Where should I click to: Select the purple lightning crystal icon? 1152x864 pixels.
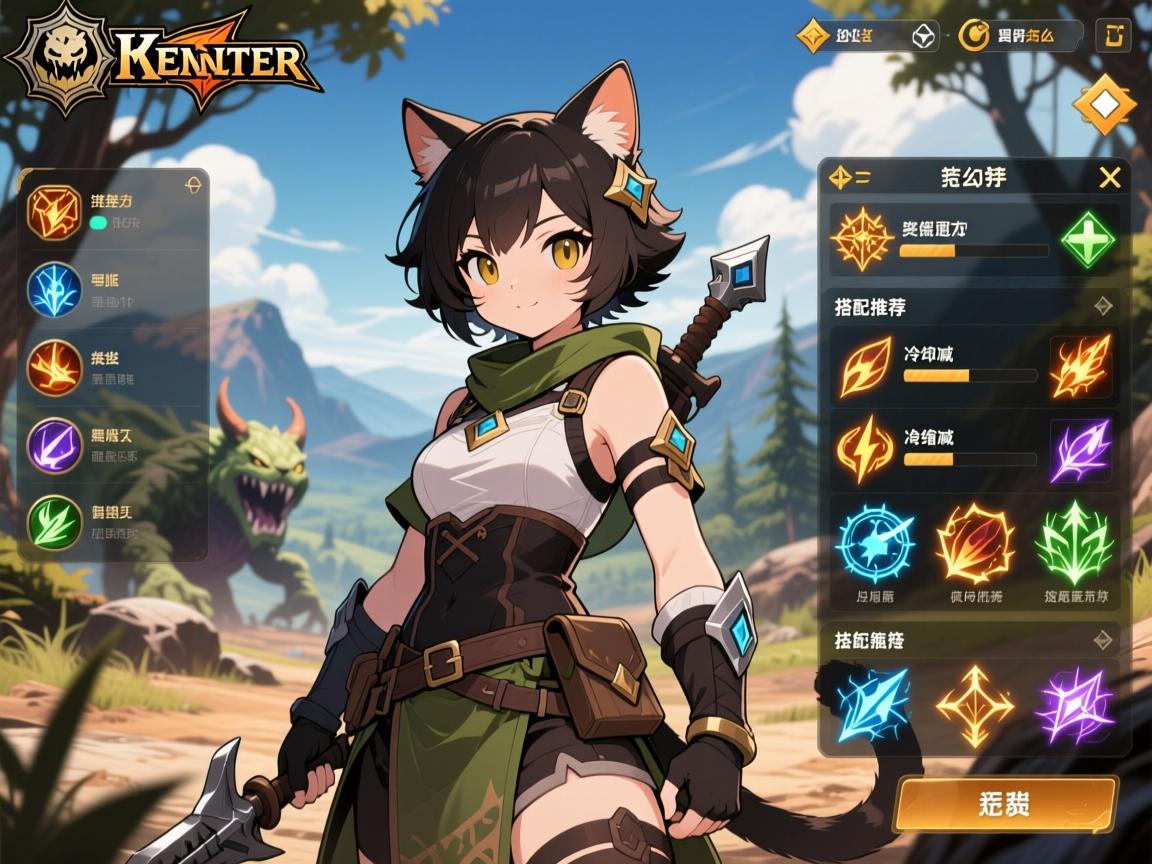point(1074,703)
